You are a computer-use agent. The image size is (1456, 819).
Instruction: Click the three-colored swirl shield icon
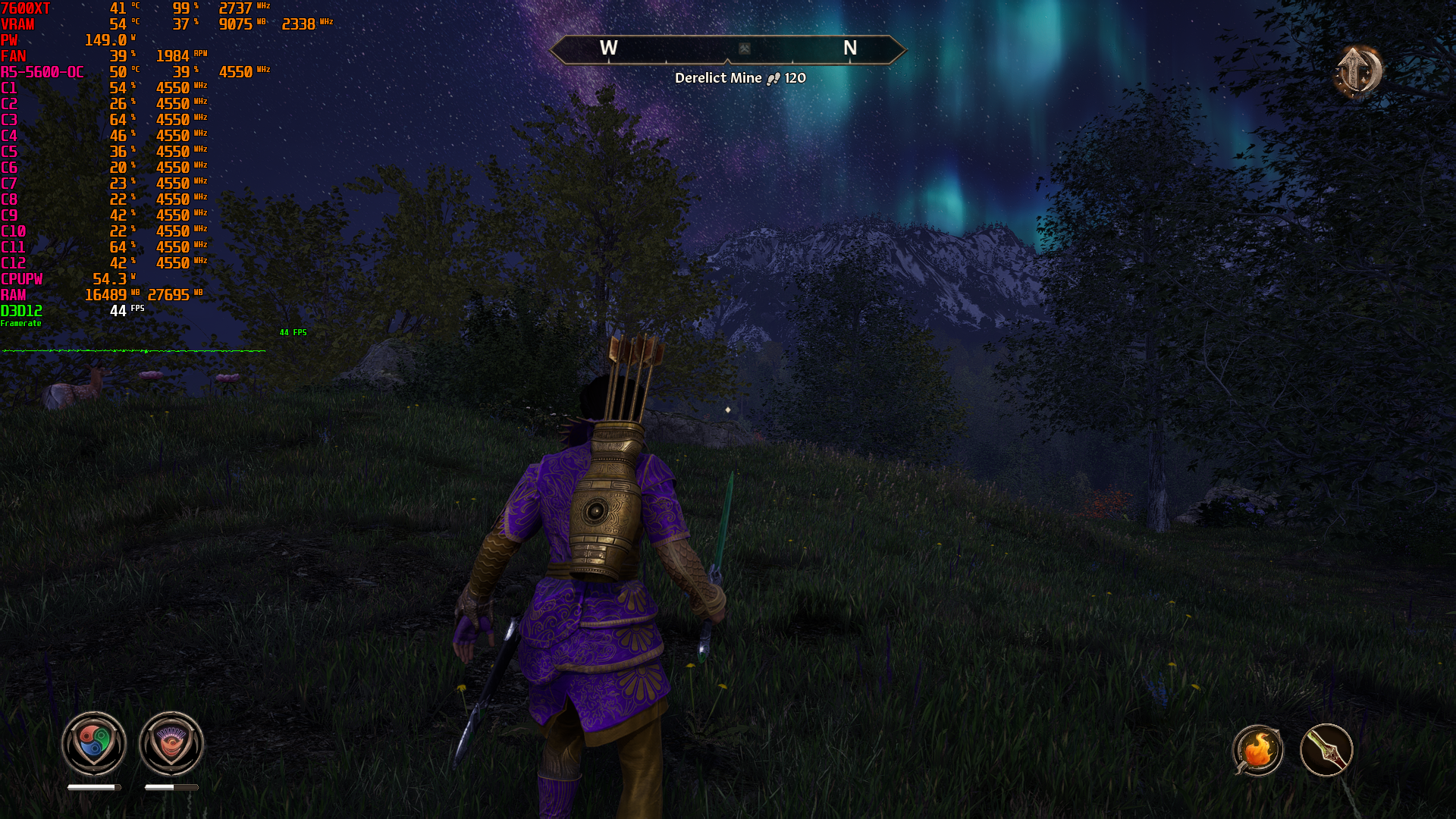94,743
